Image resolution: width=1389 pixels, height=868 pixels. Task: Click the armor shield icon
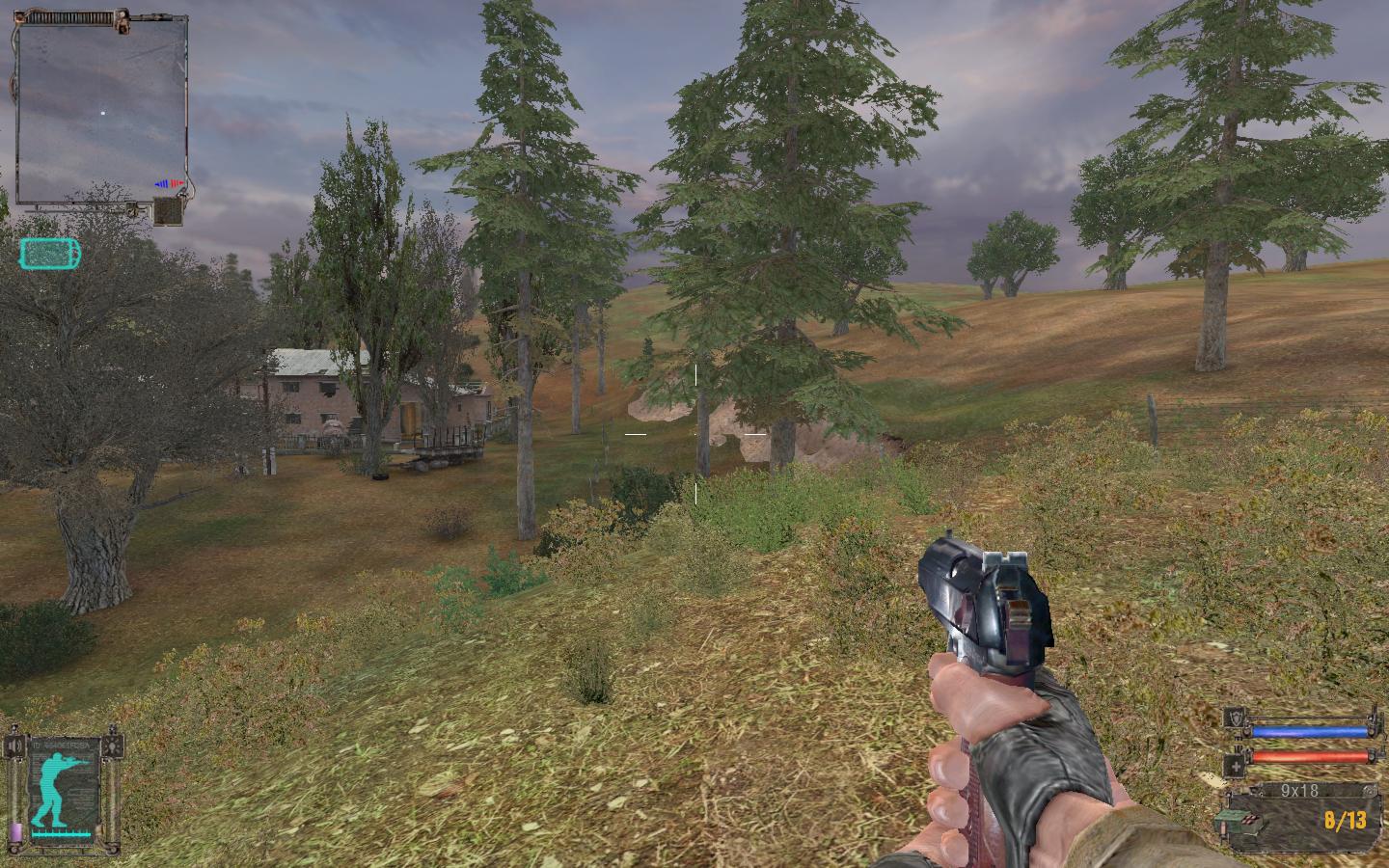1235,718
